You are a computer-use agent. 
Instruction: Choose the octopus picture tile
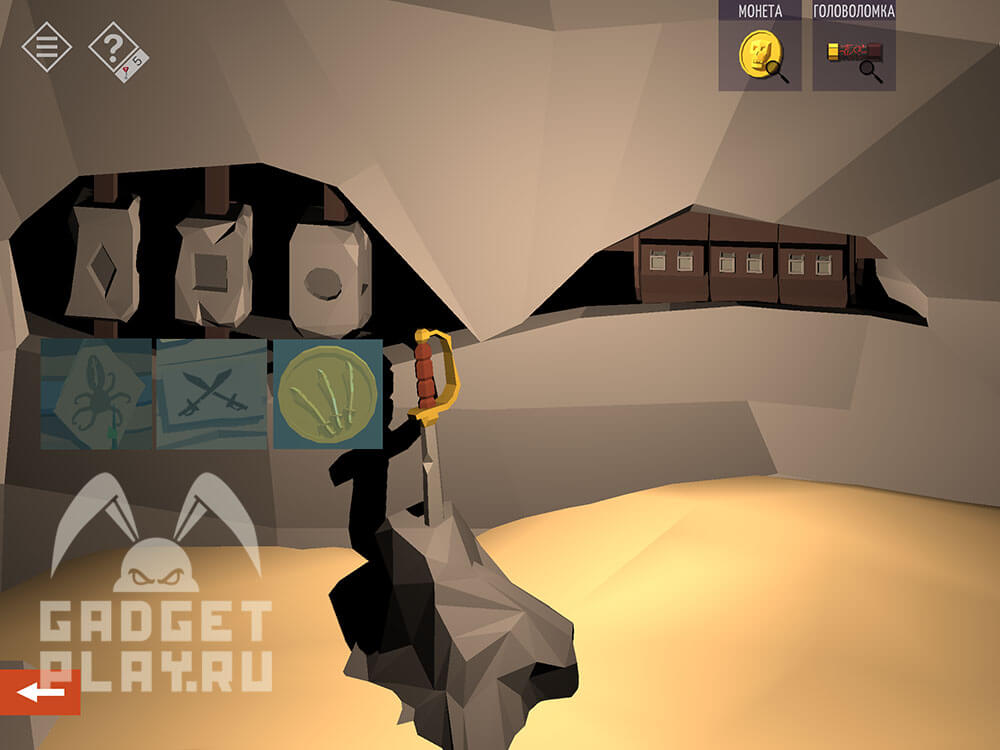pos(97,394)
